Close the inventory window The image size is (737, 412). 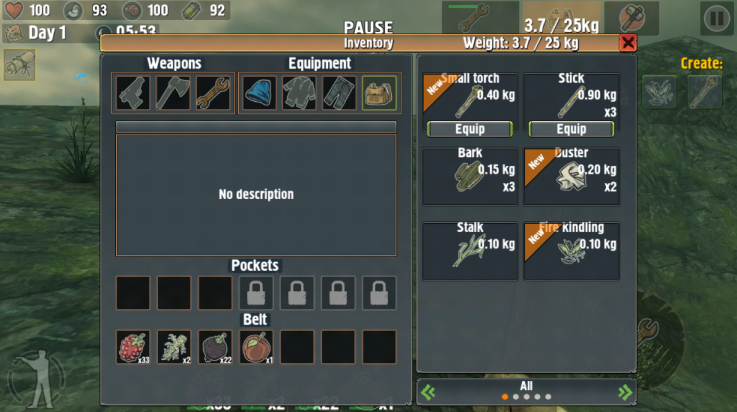[627, 43]
